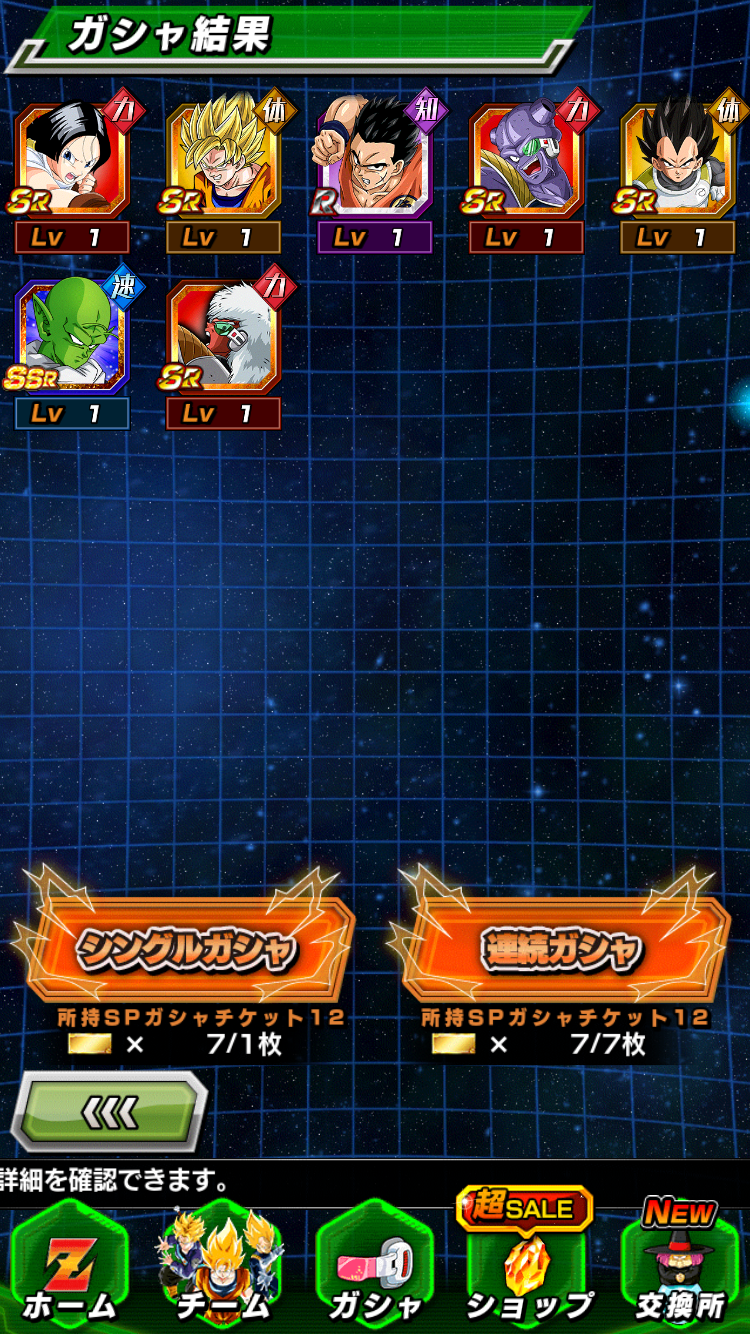750x1334 pixels.
Task: Inspect the SSR Piccolo character card
Action: 72,338
